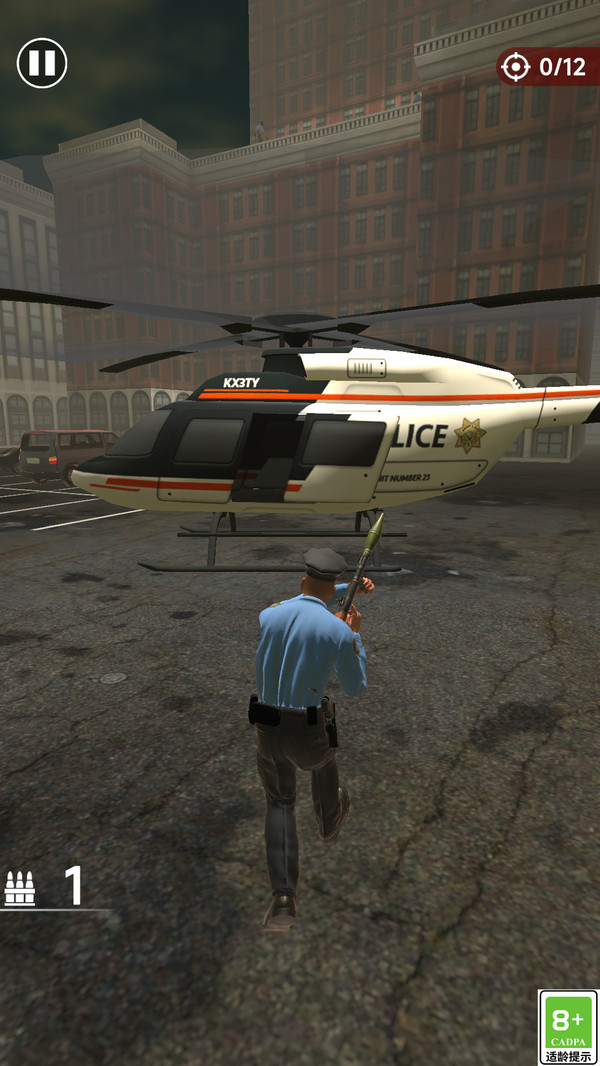Pause the game with the pause button
Image resolution: width=600 pixels, height=1066 pixels.
click(42, 64)
